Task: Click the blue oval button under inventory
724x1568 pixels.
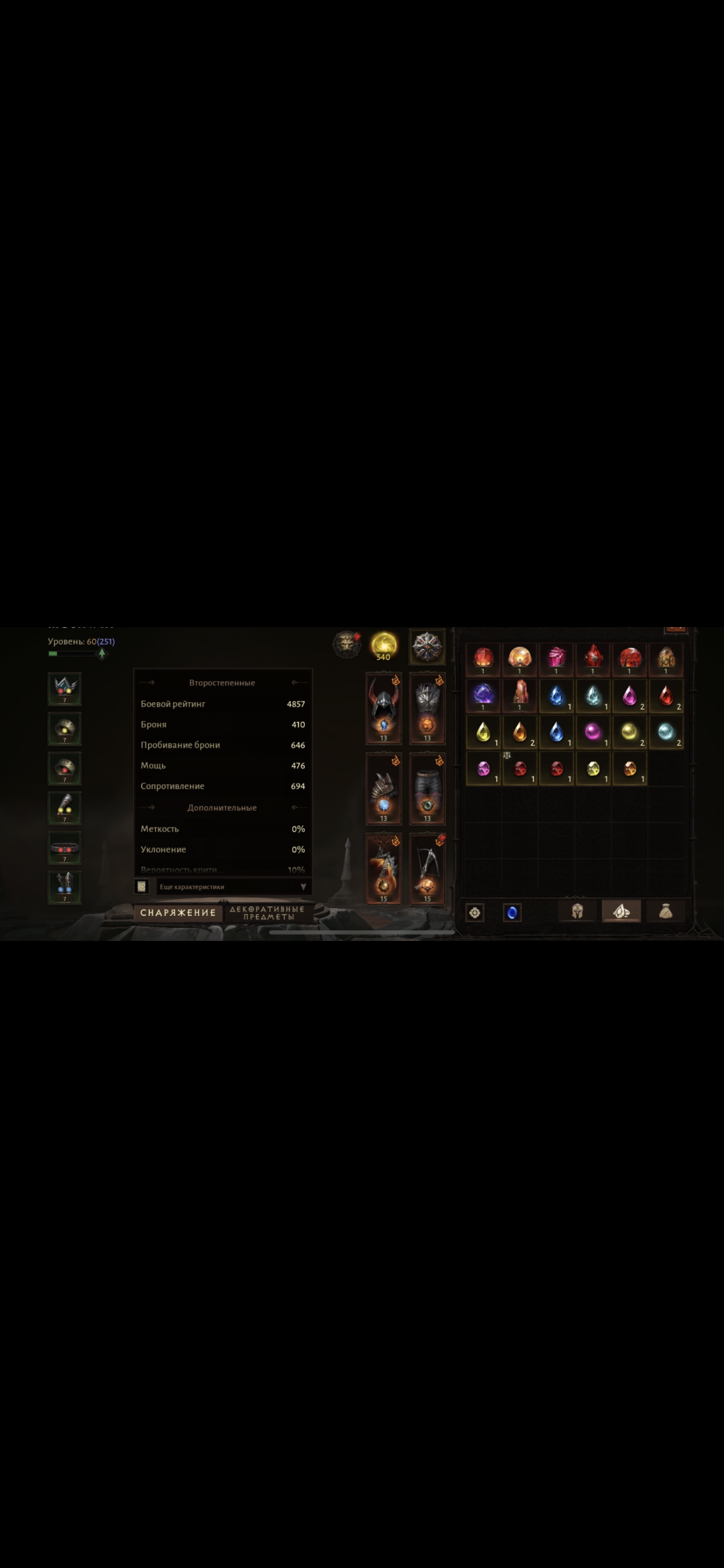Action: (512, 912)
